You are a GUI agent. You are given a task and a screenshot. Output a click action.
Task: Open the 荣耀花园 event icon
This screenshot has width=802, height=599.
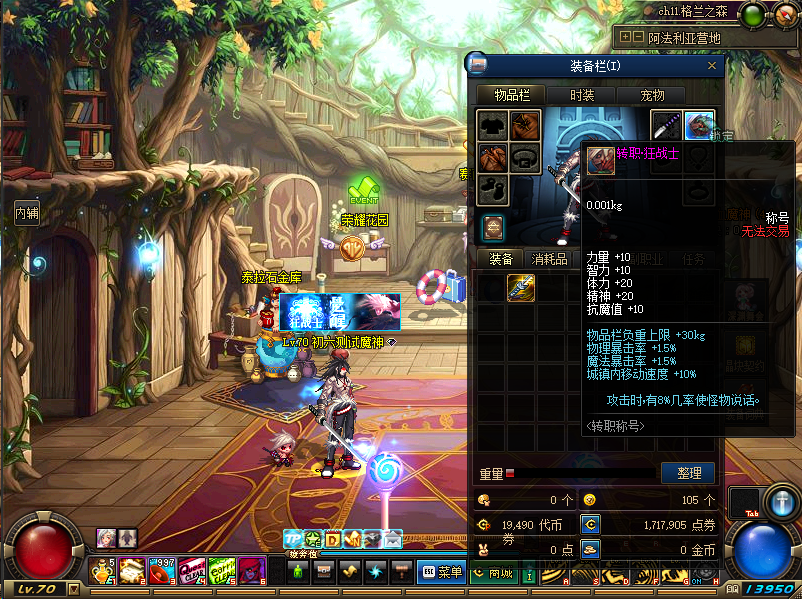pyautogui.click(x=363, y=190)
